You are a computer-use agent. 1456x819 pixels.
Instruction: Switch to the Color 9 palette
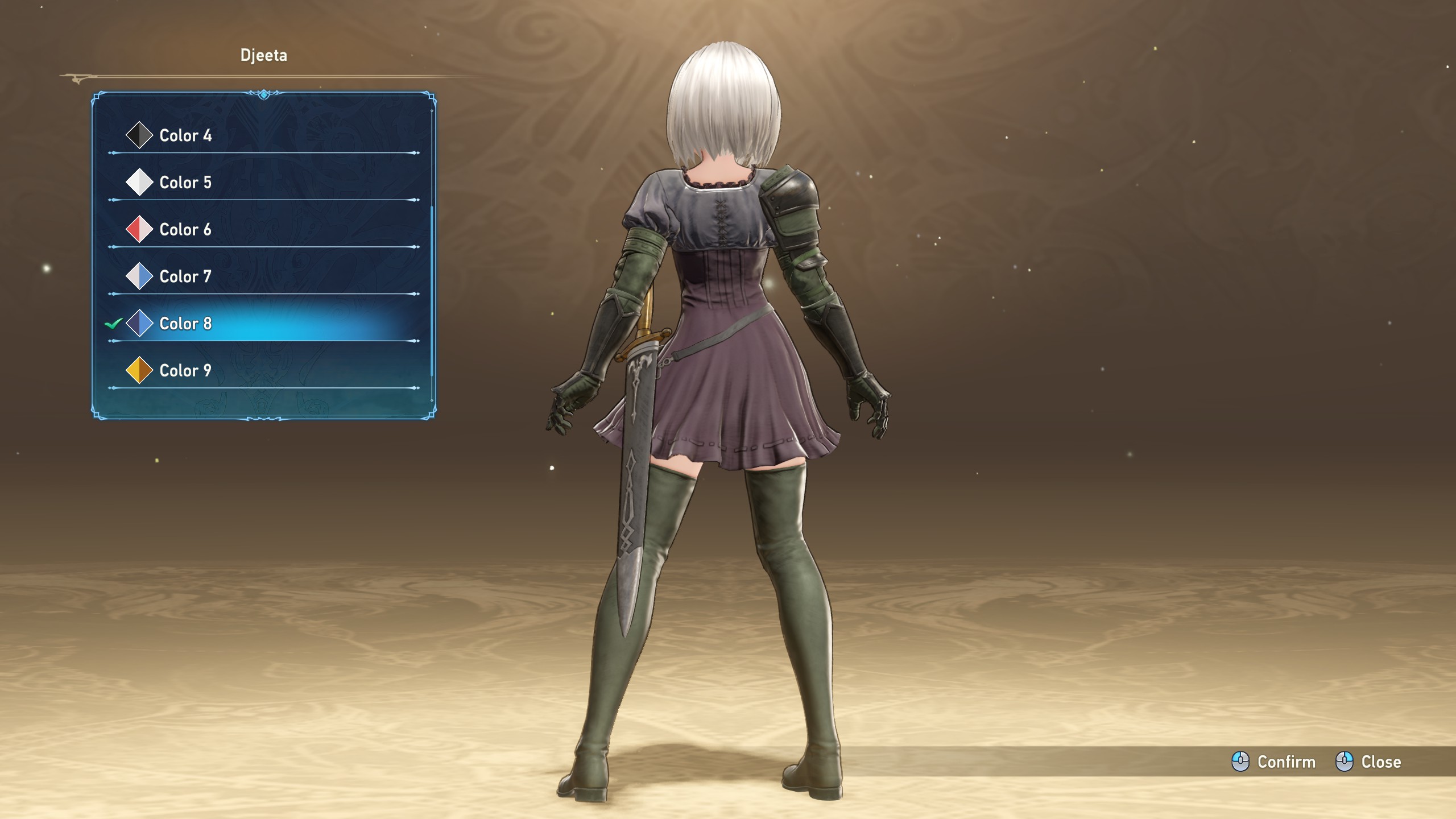tap(185, 371)
